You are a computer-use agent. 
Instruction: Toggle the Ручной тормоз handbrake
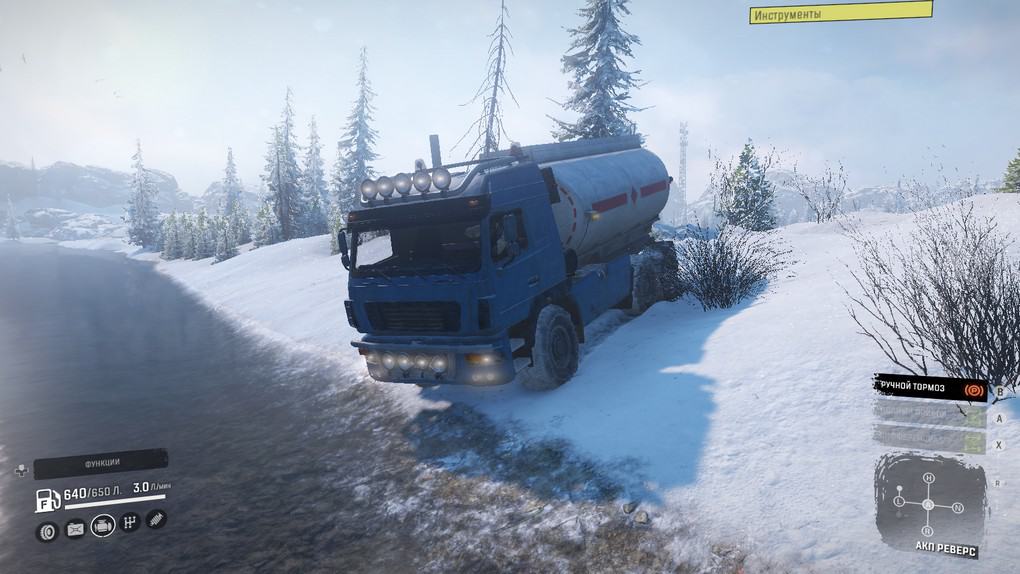click(930, 387)
